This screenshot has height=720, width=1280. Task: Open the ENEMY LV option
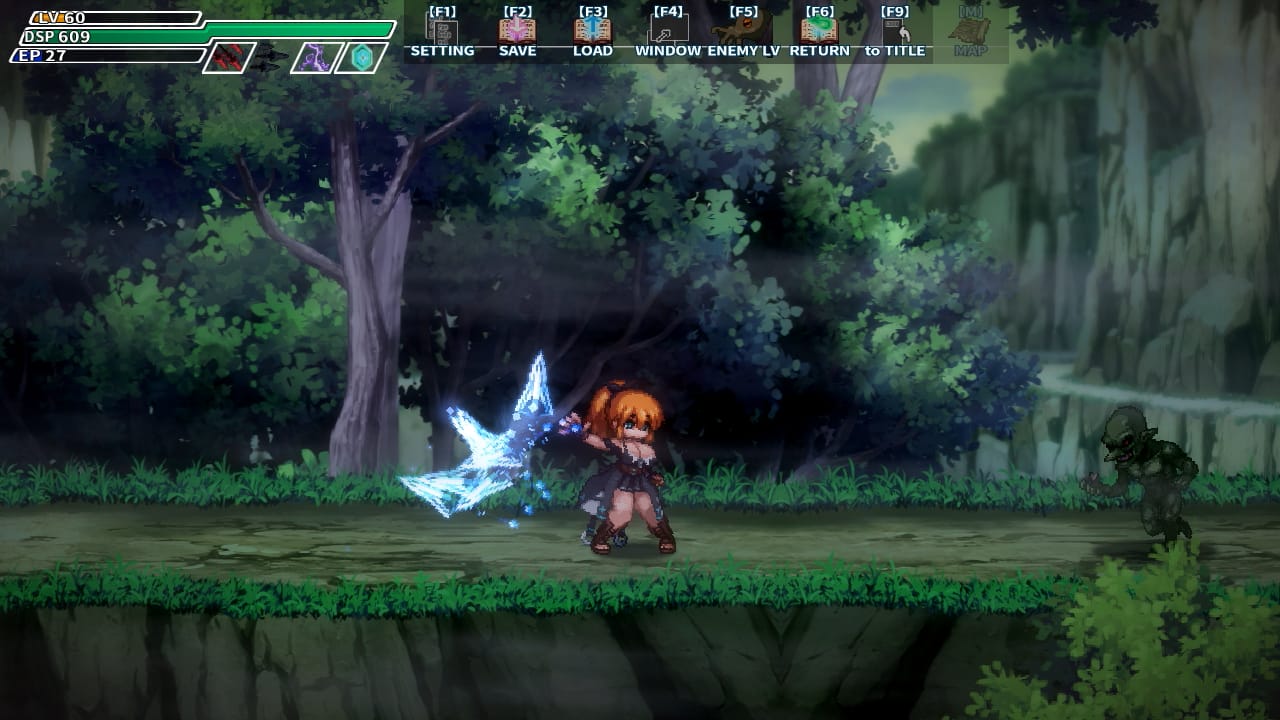[x=743, y=33]
